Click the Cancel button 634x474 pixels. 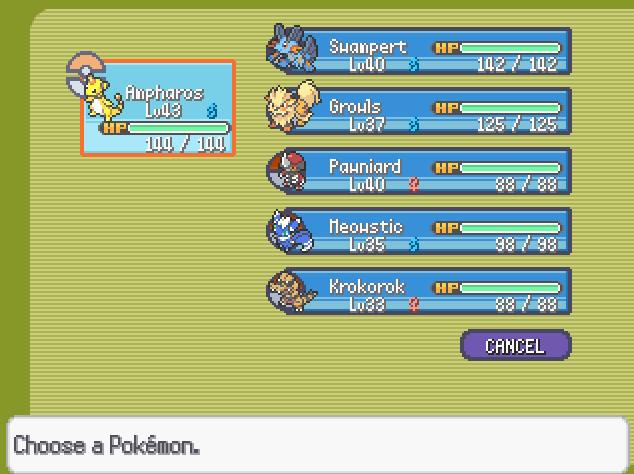(x=515, y=346)
